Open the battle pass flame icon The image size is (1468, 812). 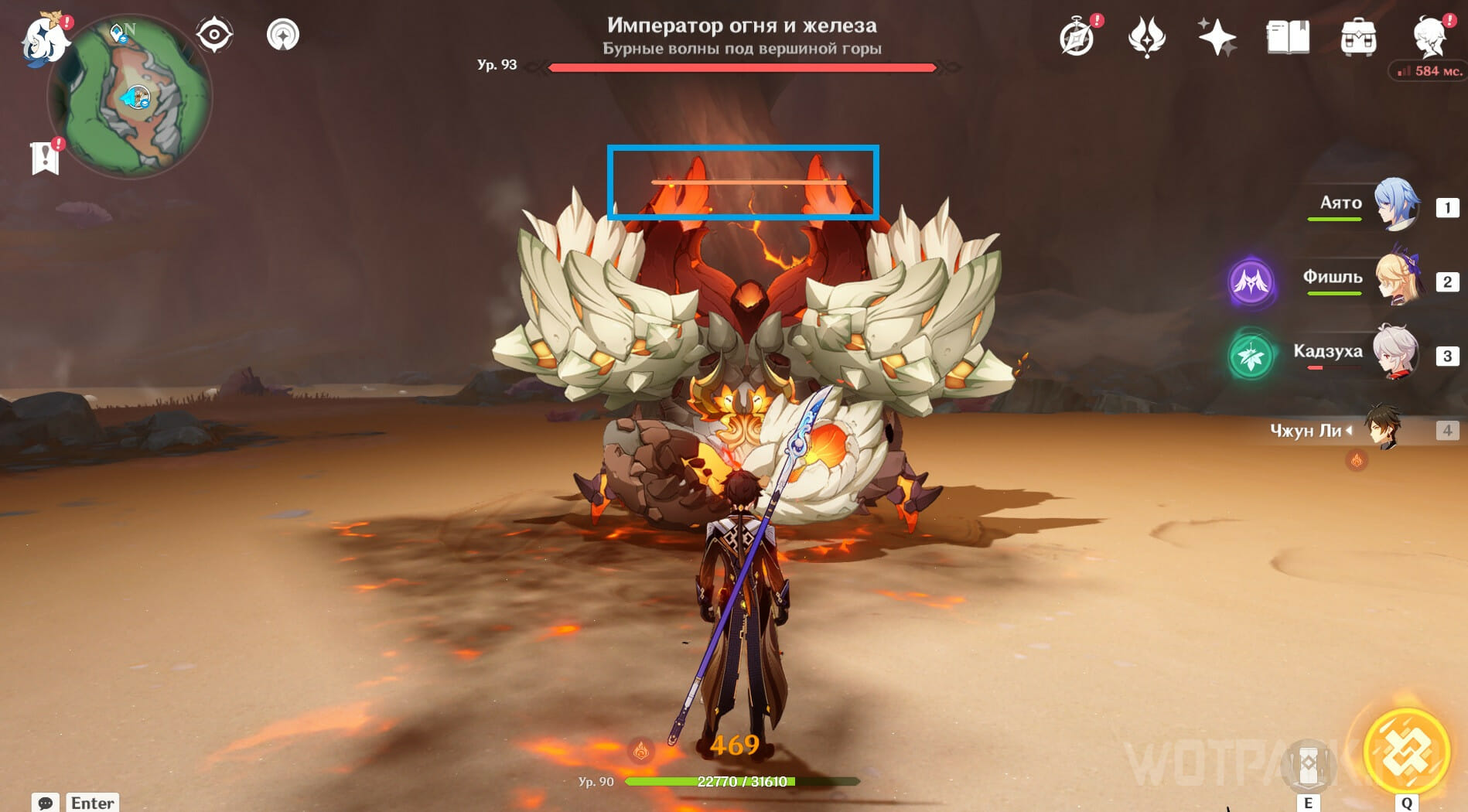pyautogui.click(x=1146, y=37)
